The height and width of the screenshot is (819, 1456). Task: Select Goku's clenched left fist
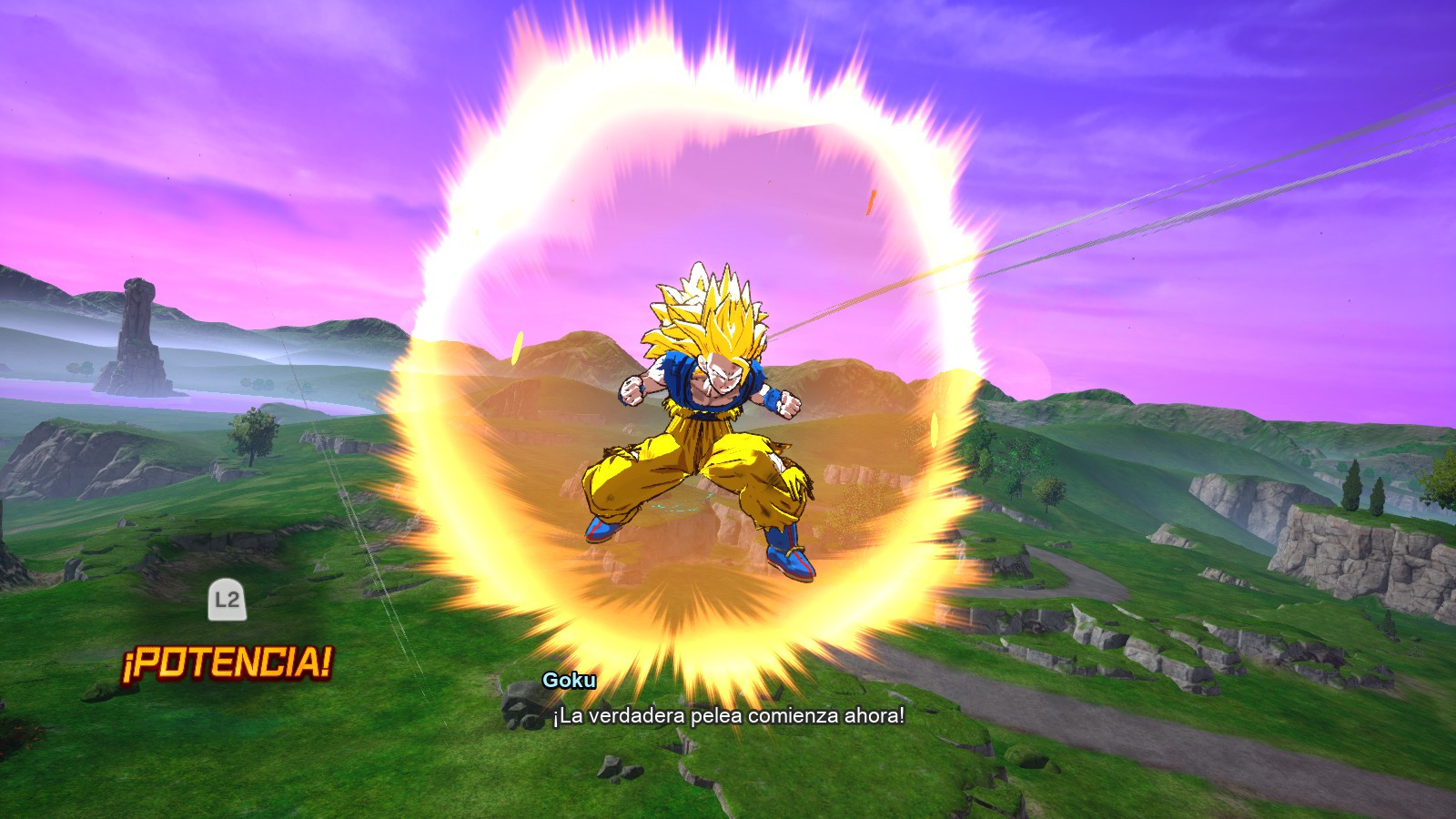click(630, 389)
